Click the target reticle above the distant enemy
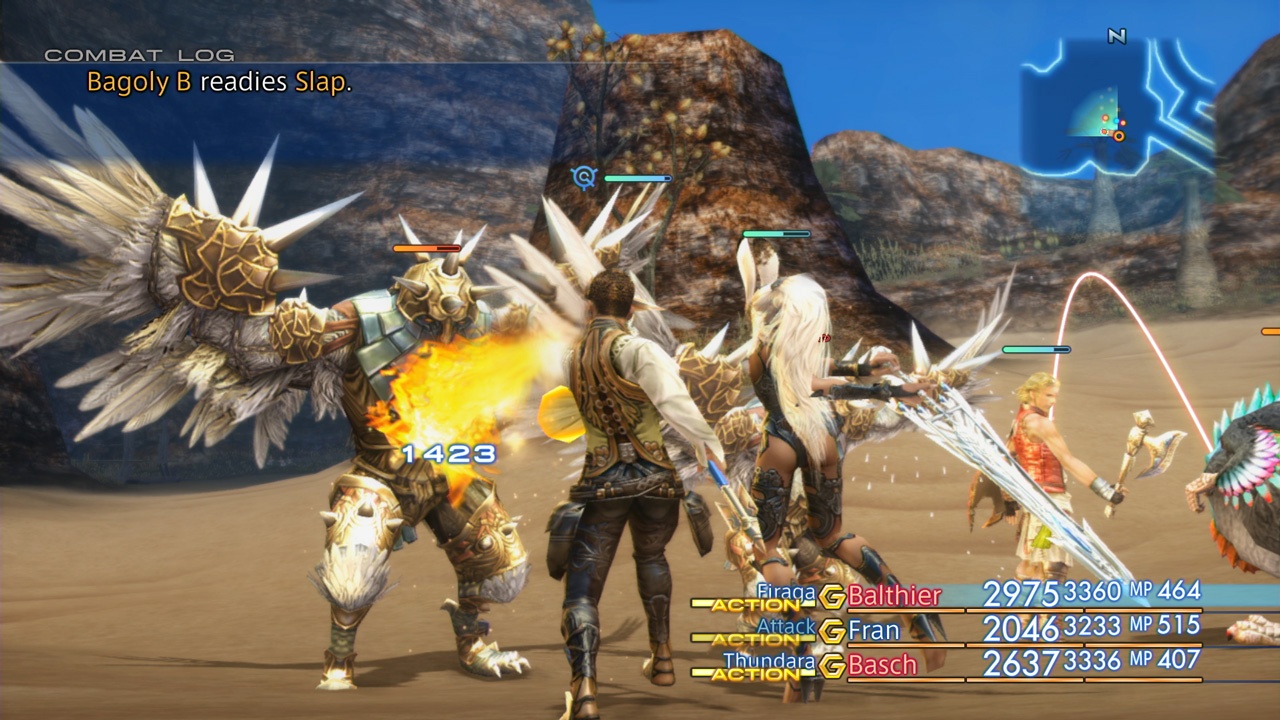The height and width of the screenshot is (720, 1280). (x=583, y=177)
